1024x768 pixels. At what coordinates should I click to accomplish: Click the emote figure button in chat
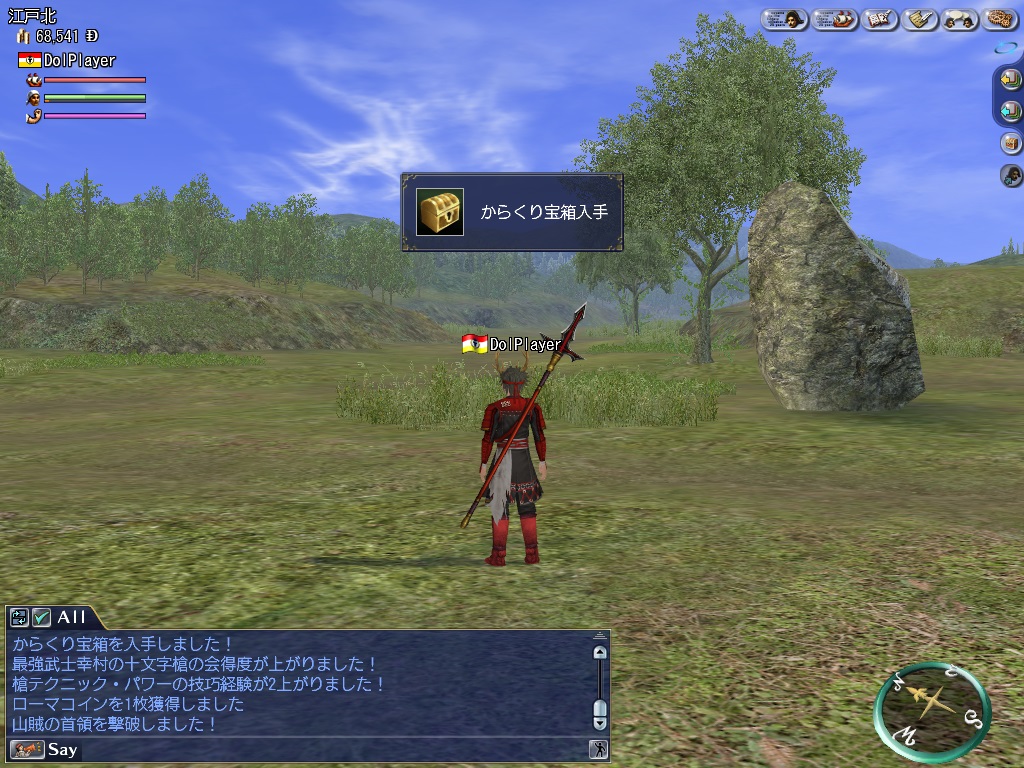pyautogui.click(x=598, y=749)
